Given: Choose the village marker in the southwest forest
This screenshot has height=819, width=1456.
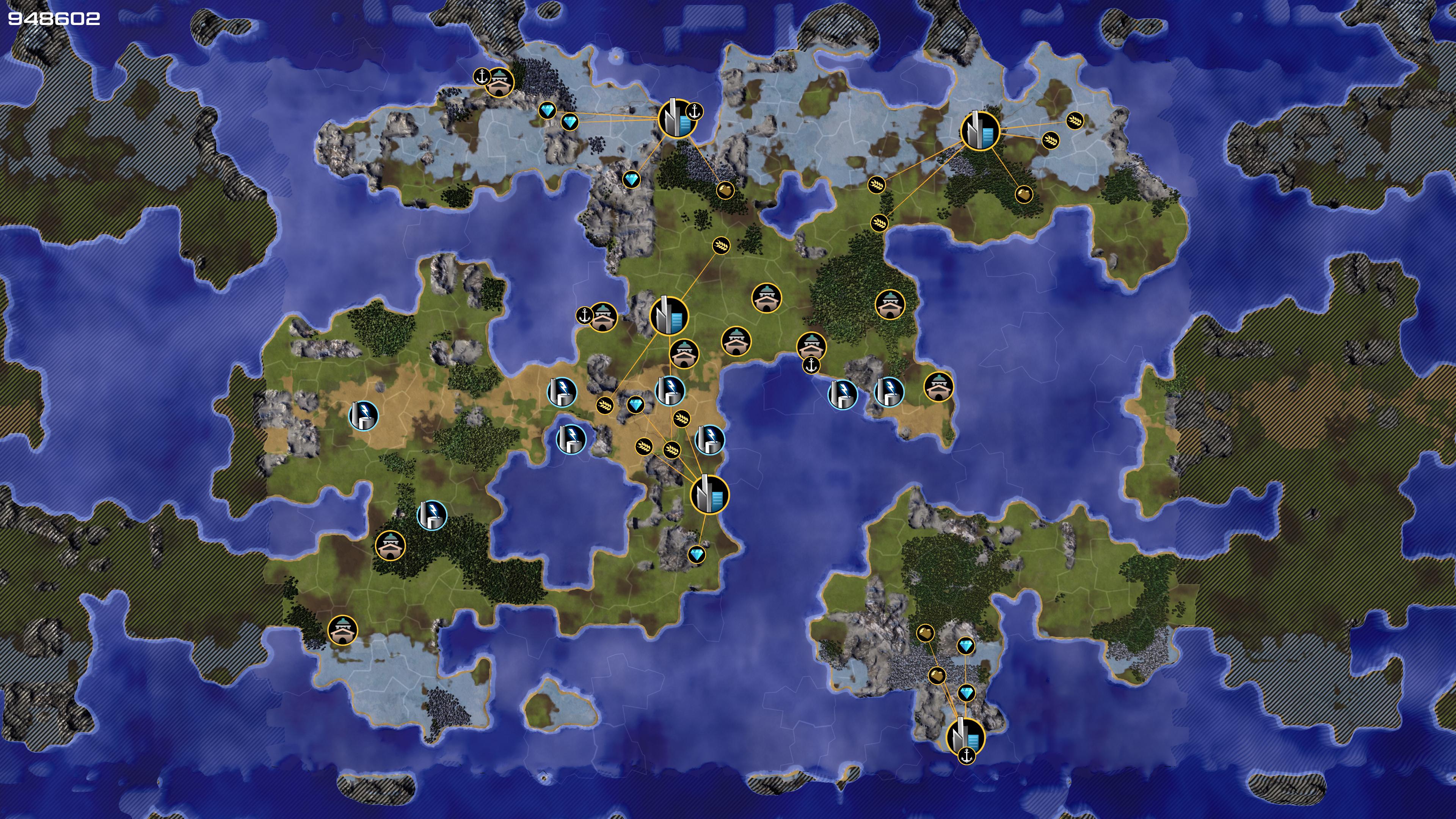Looking at the screenshot, I should tap(390, 546).
